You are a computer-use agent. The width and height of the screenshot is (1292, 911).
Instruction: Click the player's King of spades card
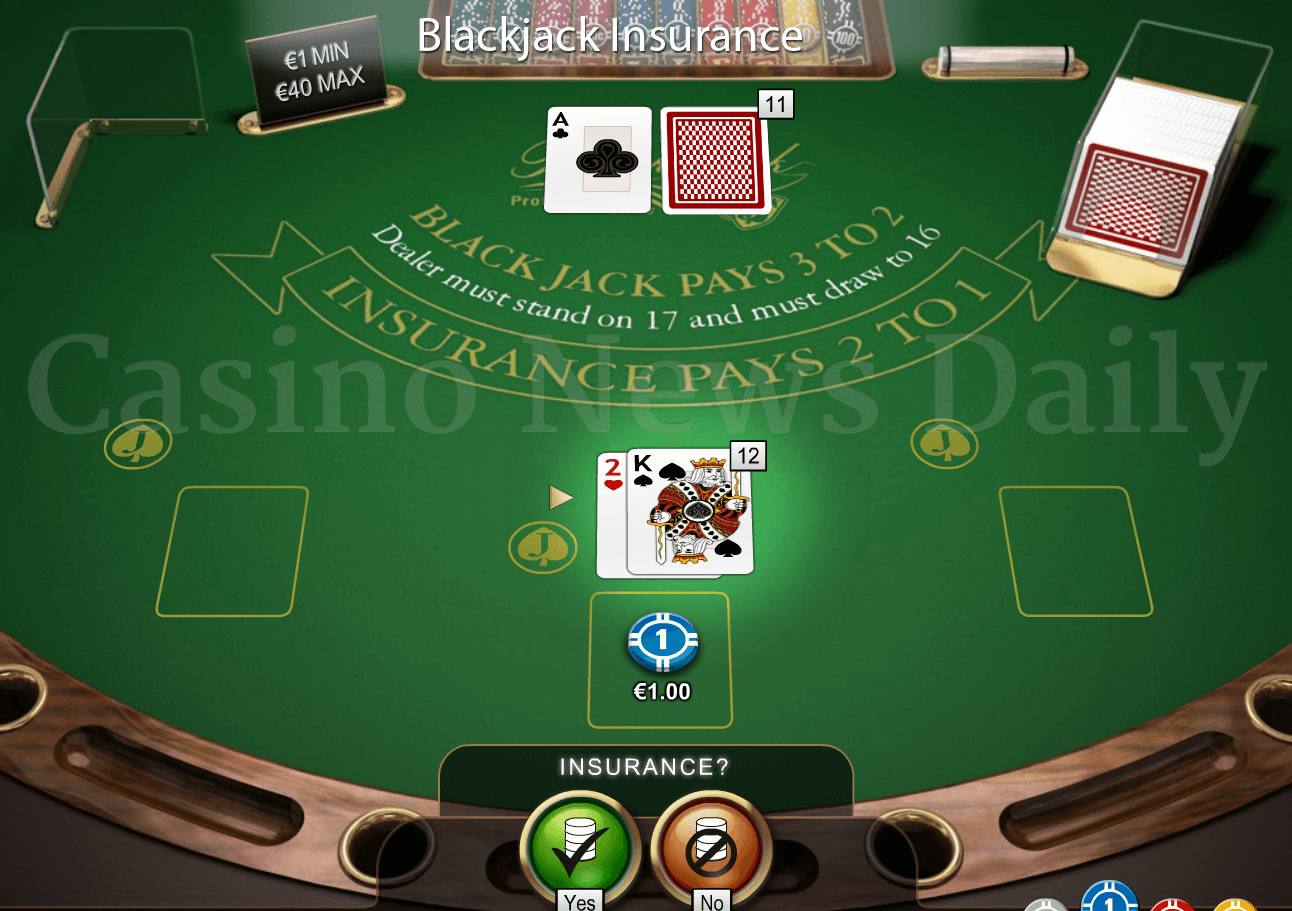(690, 515)
